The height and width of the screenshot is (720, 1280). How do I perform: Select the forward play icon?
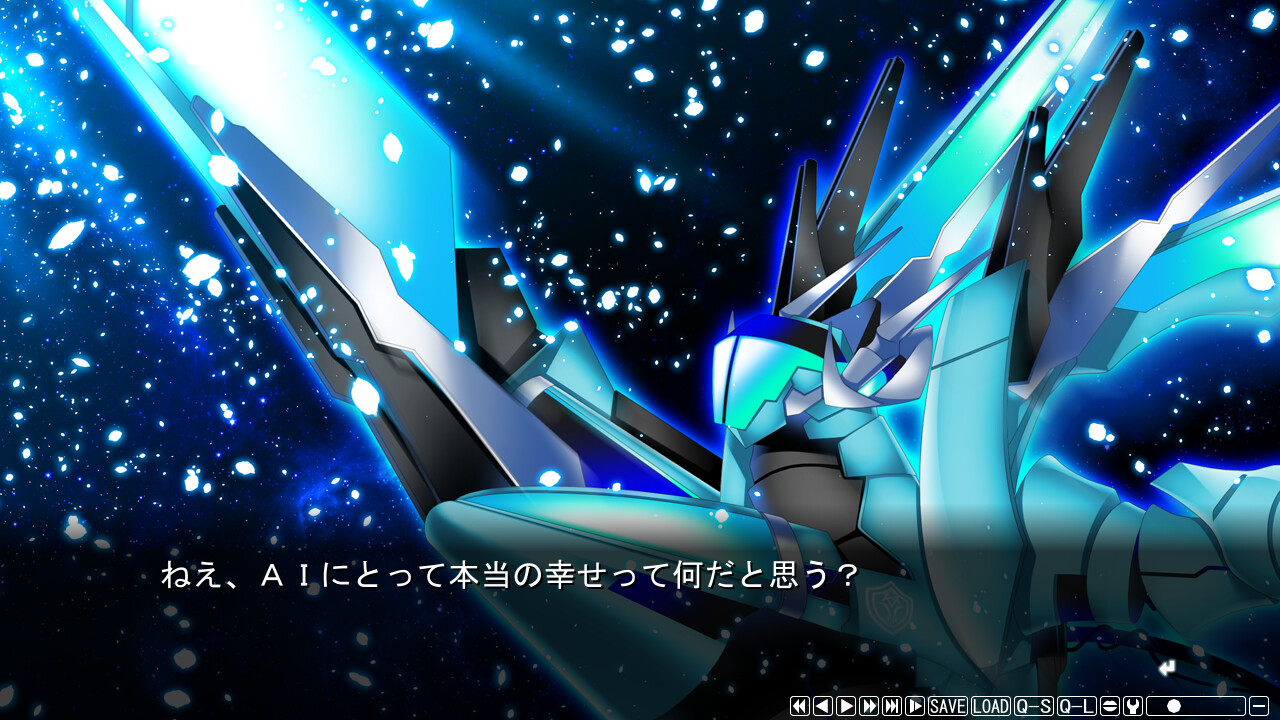(846, 706)
